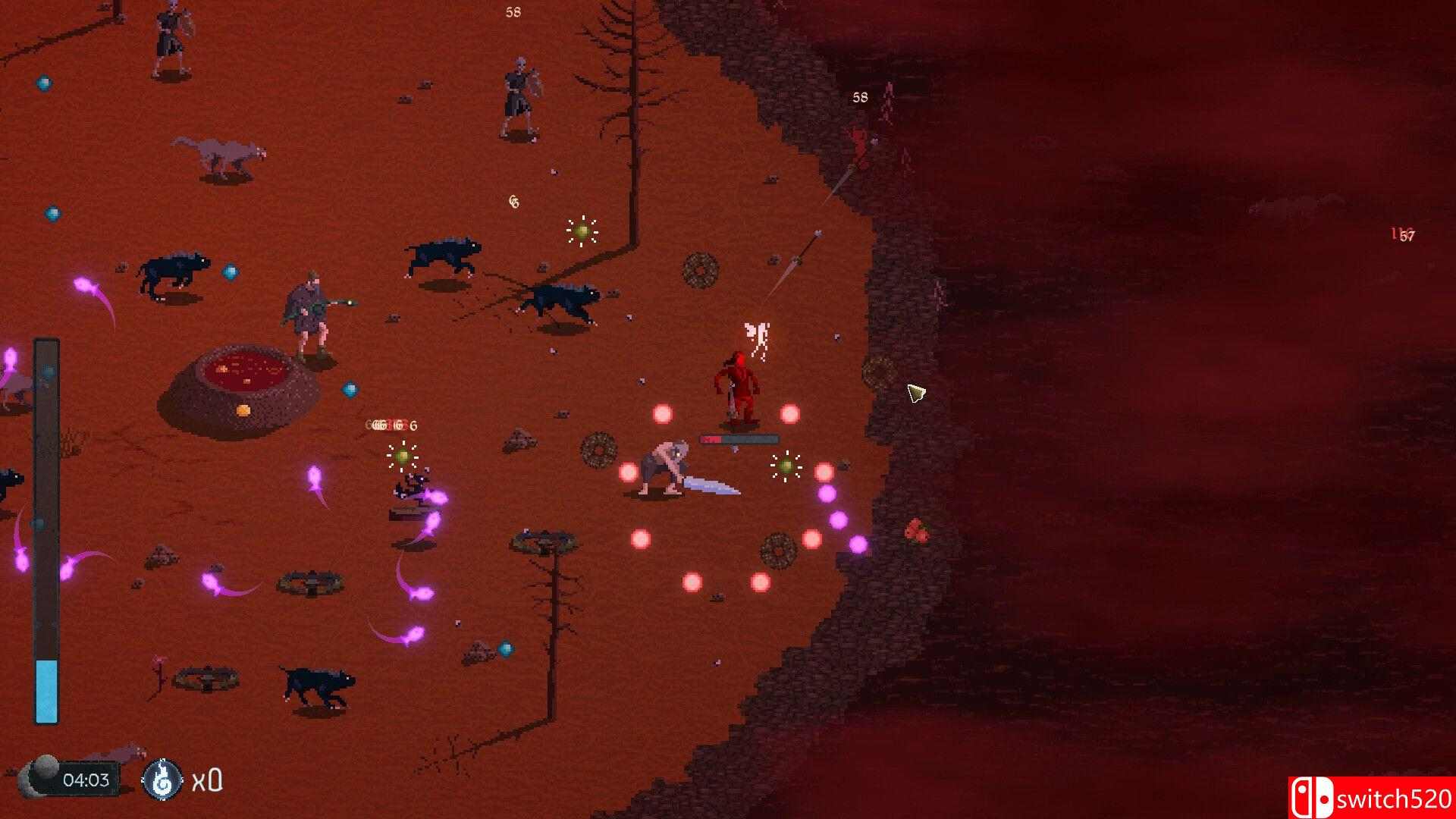The width and height of the screenshot is (1456, 819).
Task: Click the Nintendo Switch logo in the watermark
Action: [x=1315, y=798]
